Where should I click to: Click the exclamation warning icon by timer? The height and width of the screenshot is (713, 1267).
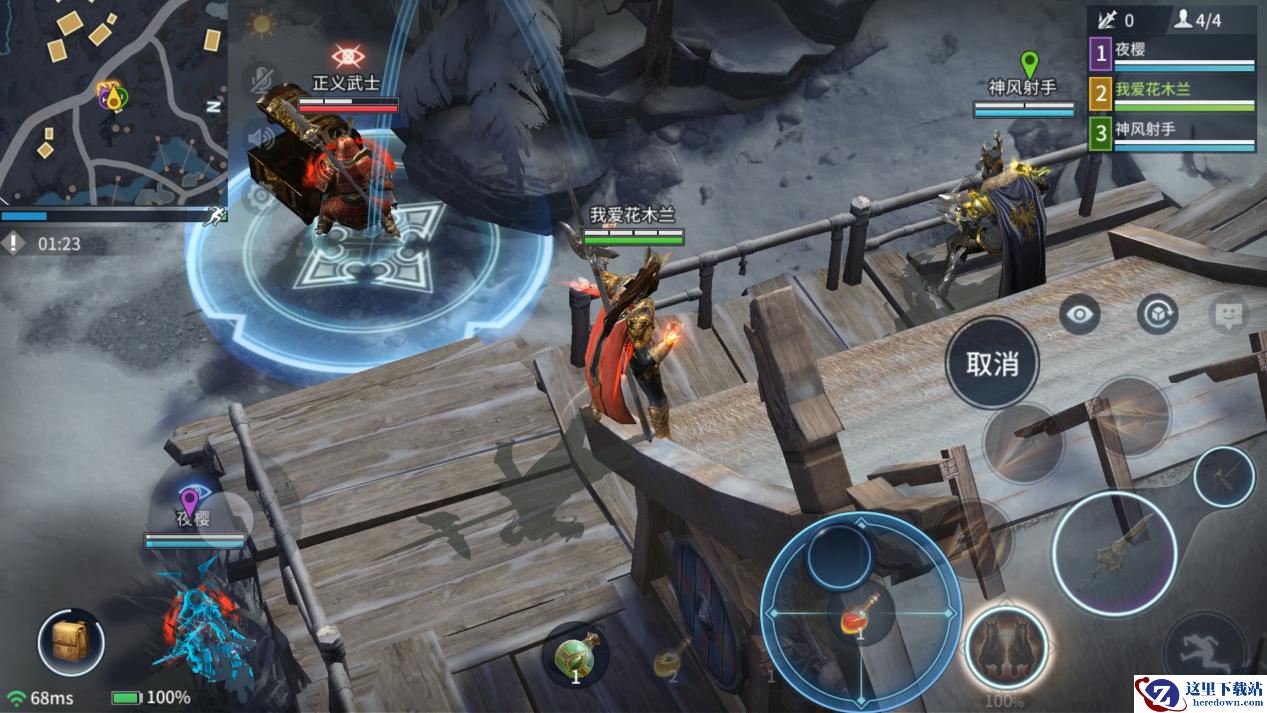[x=13, y=242]
